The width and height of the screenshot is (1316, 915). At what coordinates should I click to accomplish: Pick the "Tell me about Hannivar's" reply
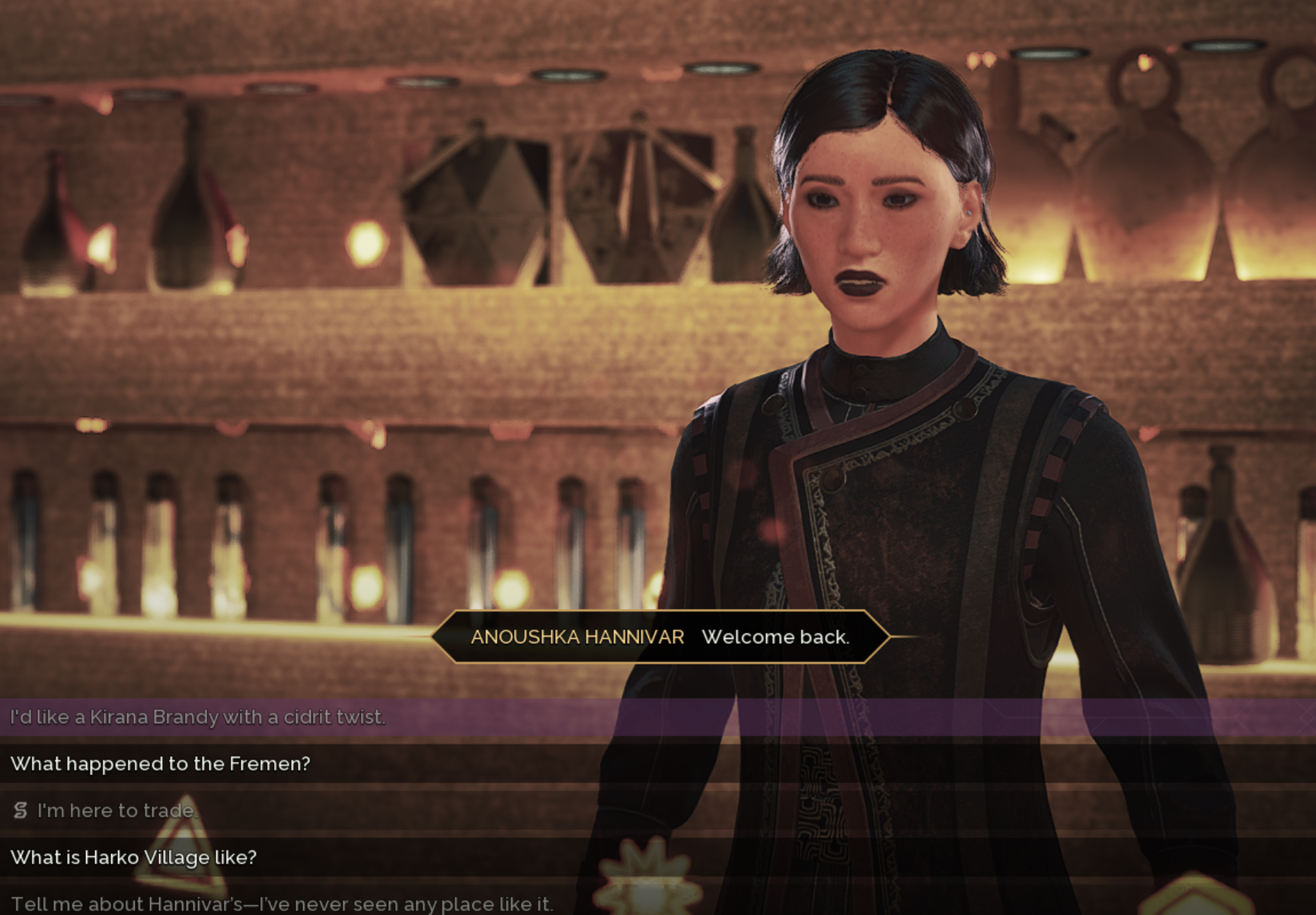282,904
